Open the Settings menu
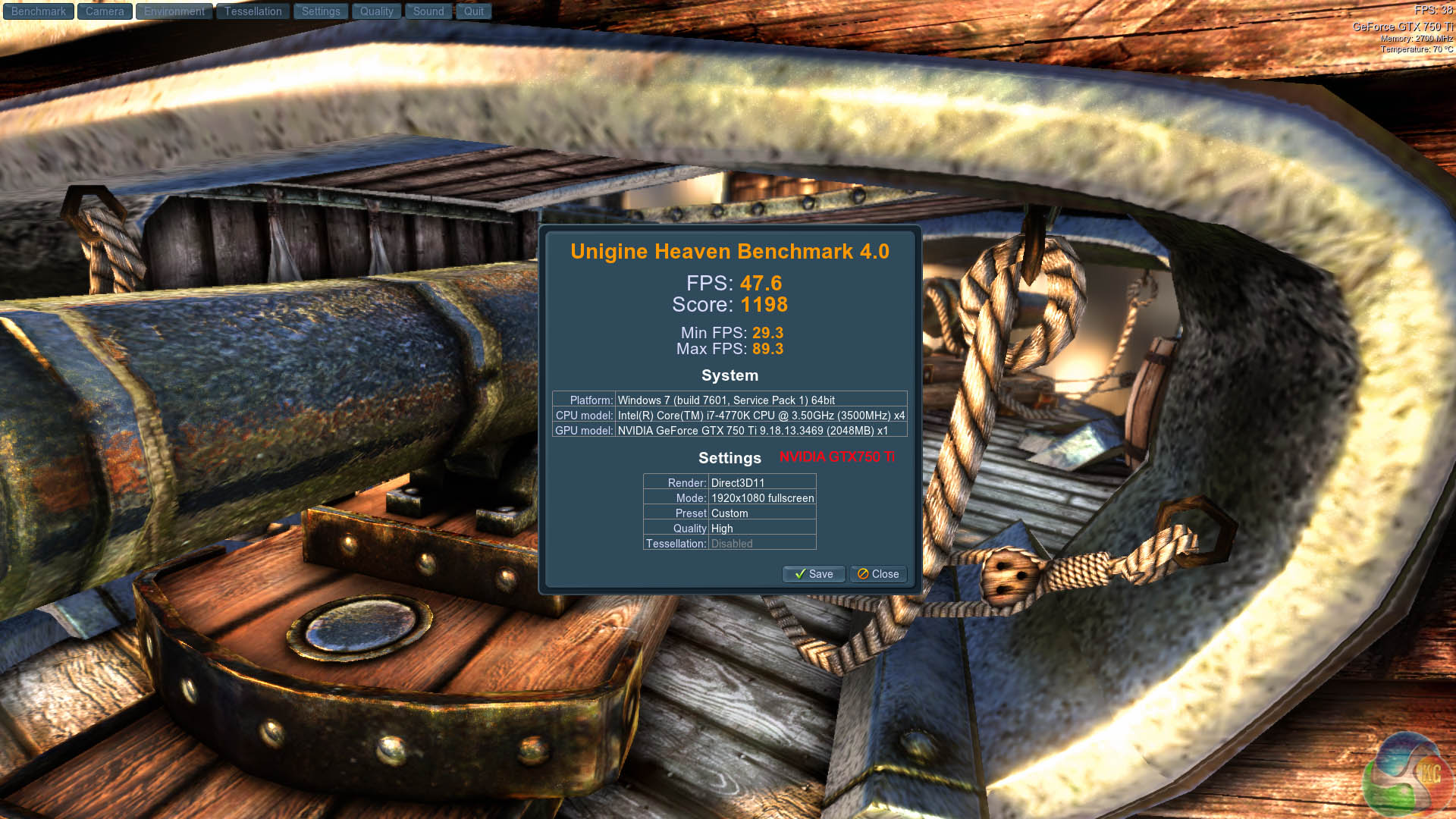This screenshot has height=819, width=1456. point(321,11)
